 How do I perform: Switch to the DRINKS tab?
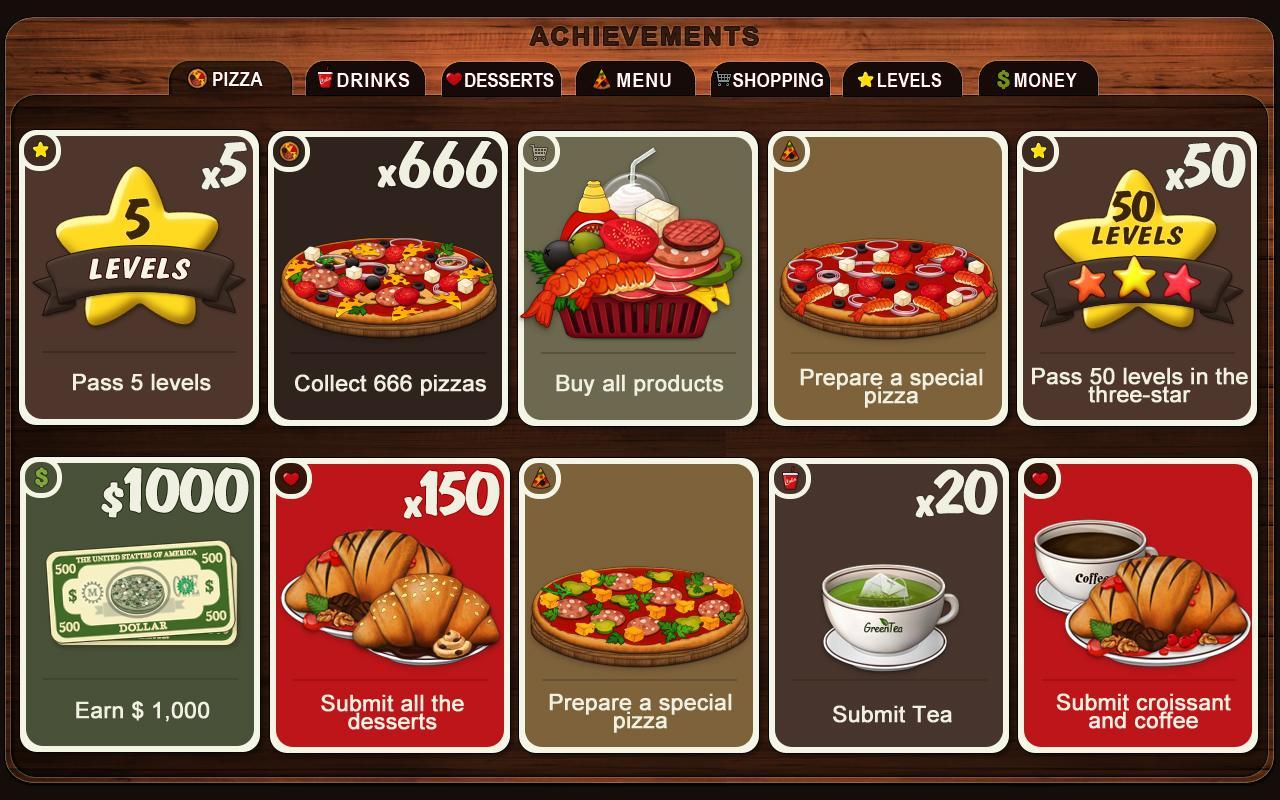tap(365, 80)
